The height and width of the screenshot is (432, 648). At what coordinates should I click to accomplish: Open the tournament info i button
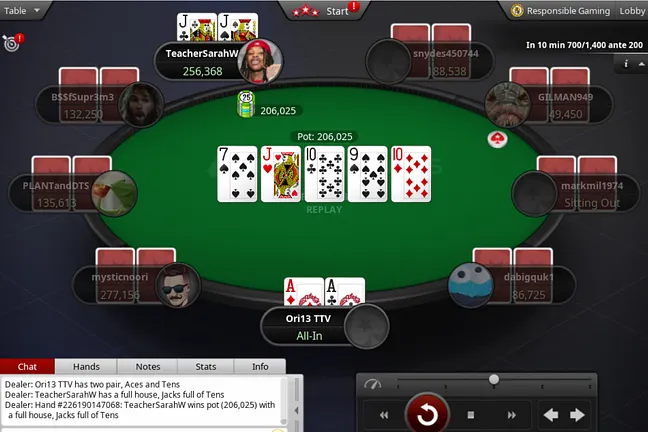[x=626, y=64]
